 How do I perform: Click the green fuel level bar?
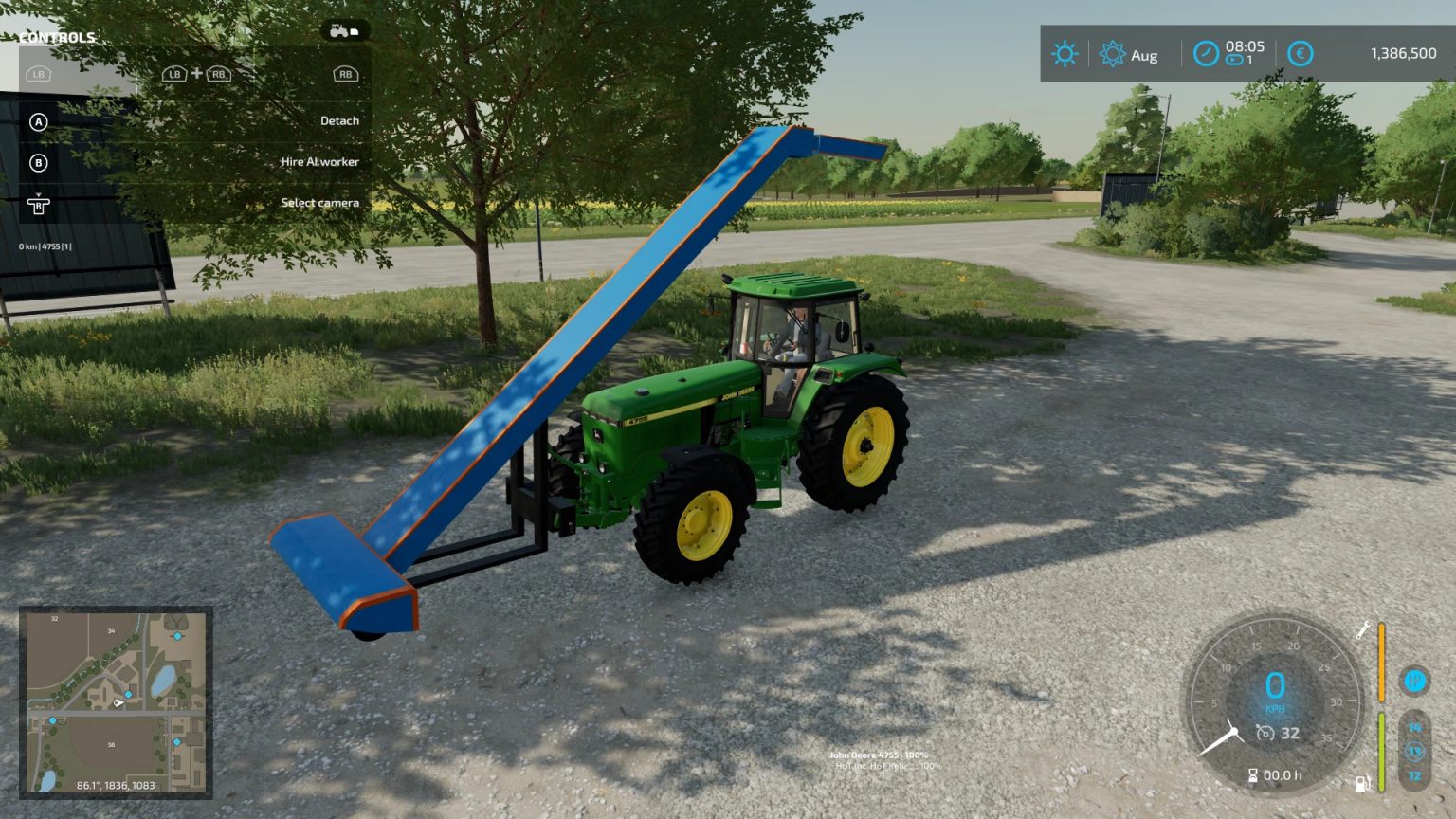click(x=1381, y=747)
